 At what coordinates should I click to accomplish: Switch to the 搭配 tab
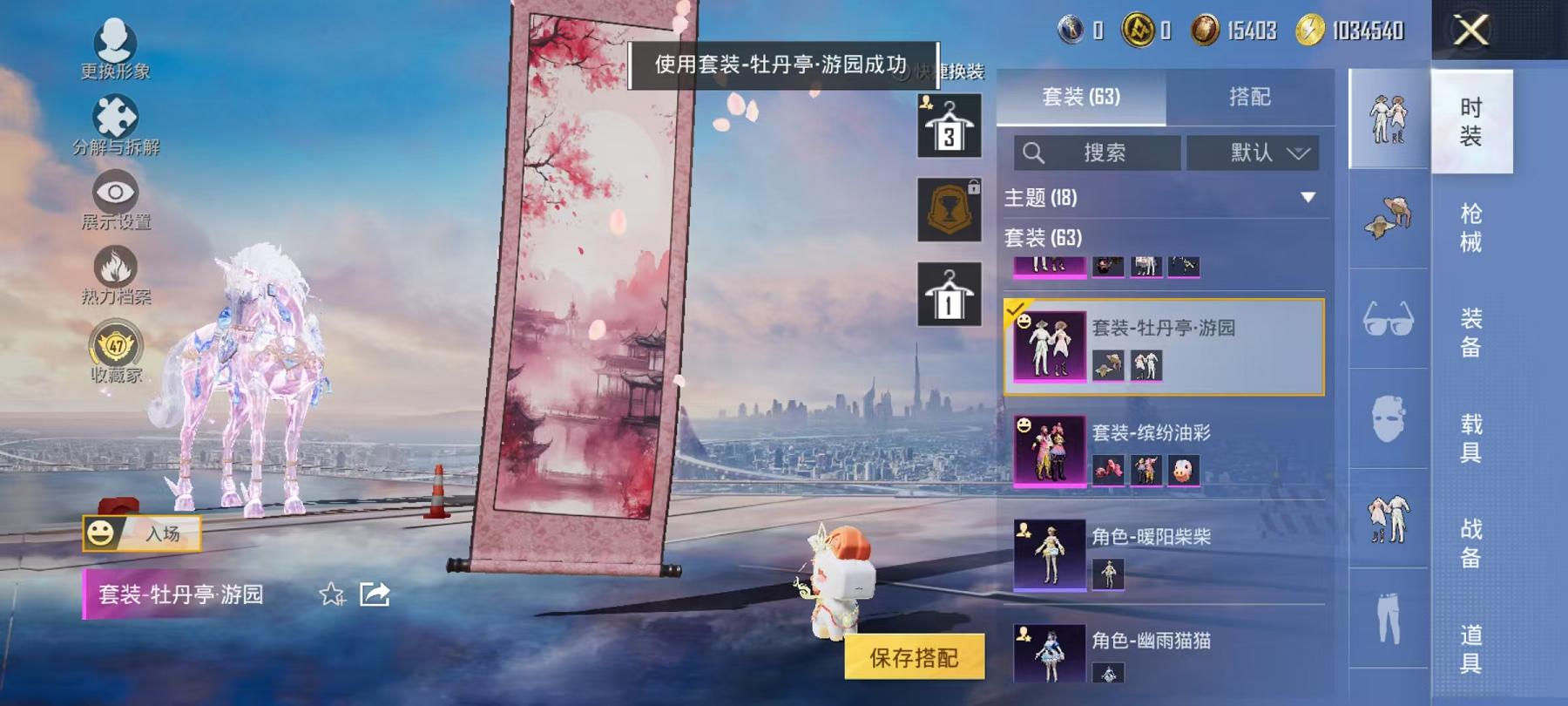pos(1250,96)
